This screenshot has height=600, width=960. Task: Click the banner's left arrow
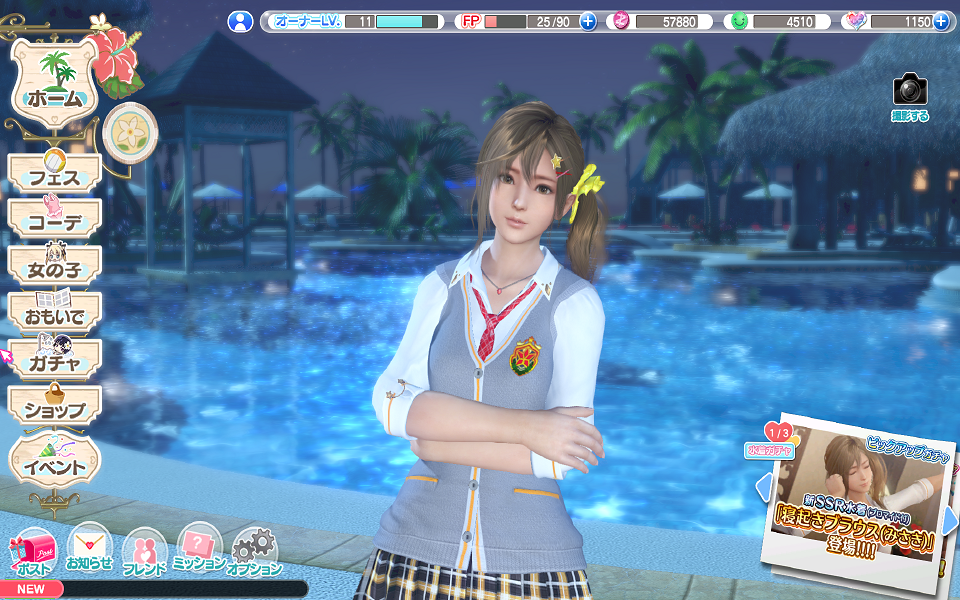[763, 488]
